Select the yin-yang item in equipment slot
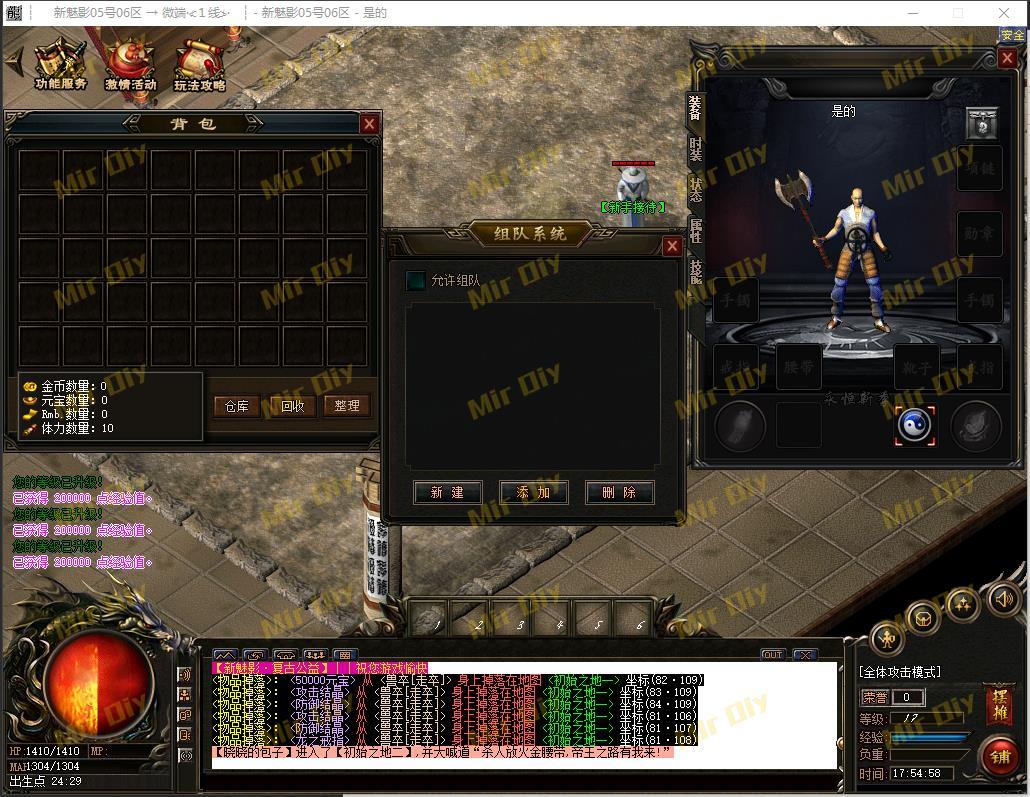 click(914, 425)
